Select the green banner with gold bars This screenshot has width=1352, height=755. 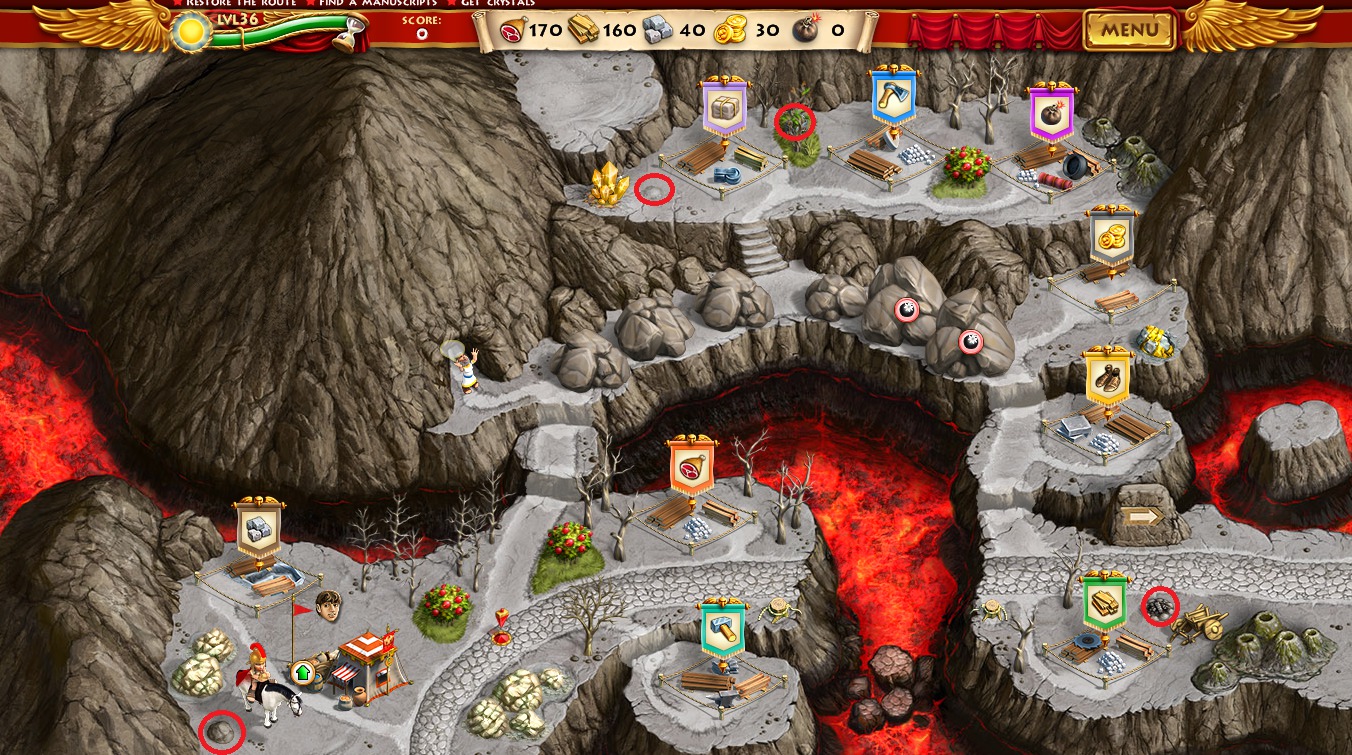[x=1105, y=603]
